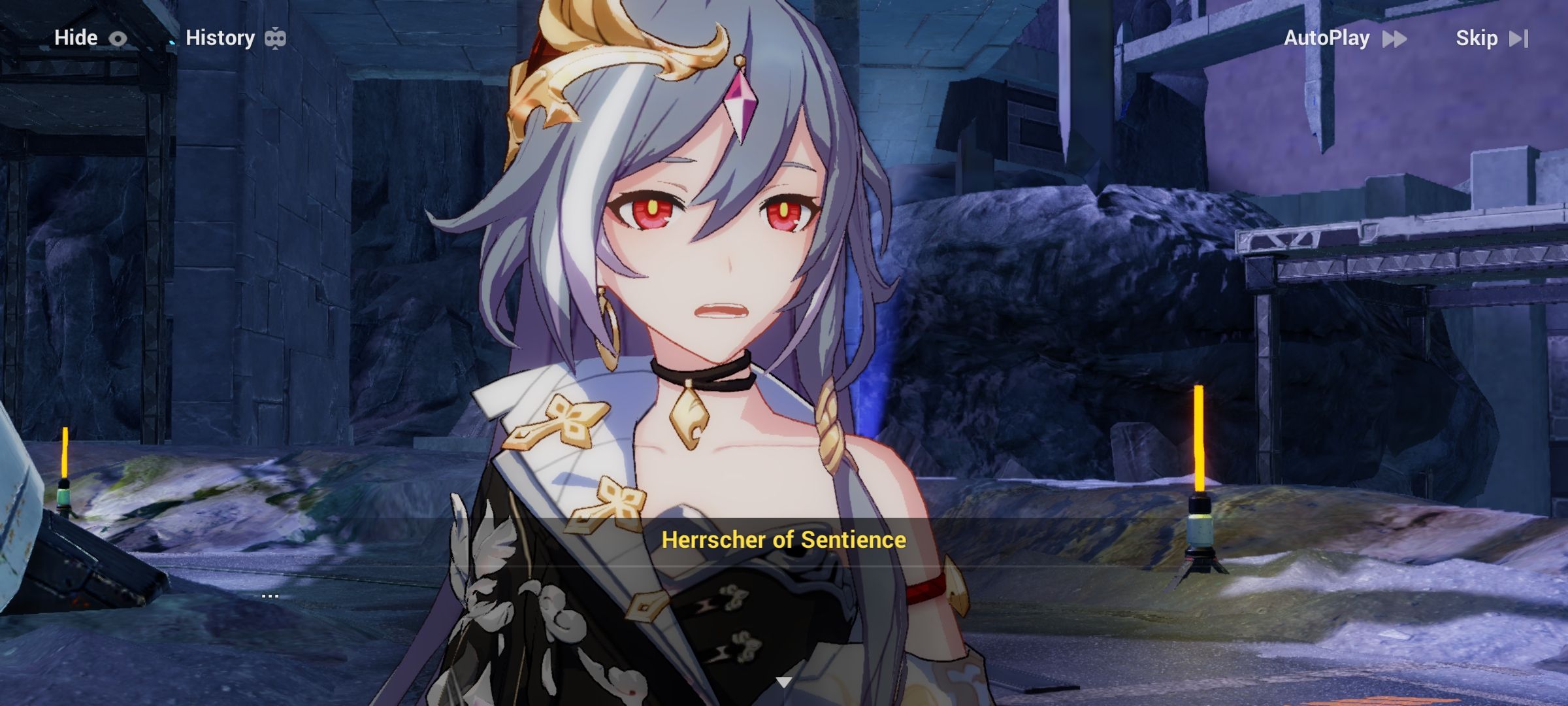Image resolution: width=1568 pixels, height=706 pixels.
Task: Open the dialogue History via its speech-bubble icon
Action: pos(277,38)
